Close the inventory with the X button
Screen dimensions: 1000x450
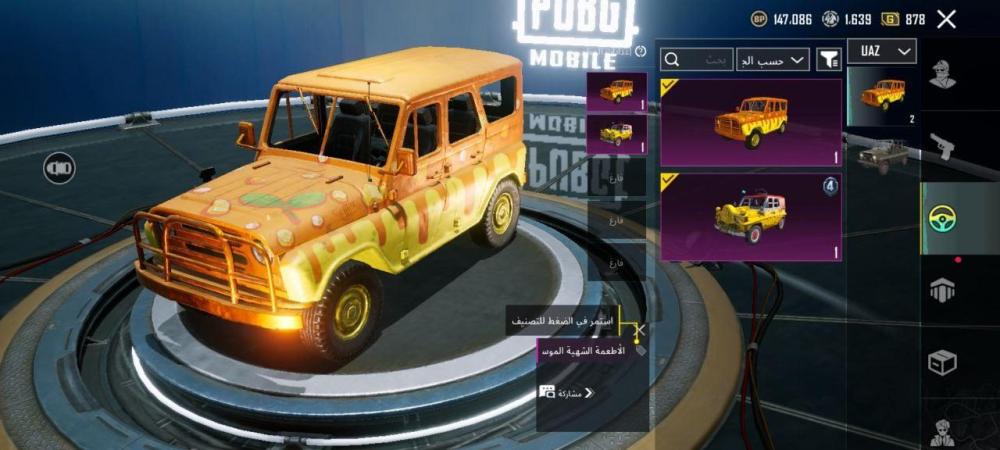click(946, 19)
